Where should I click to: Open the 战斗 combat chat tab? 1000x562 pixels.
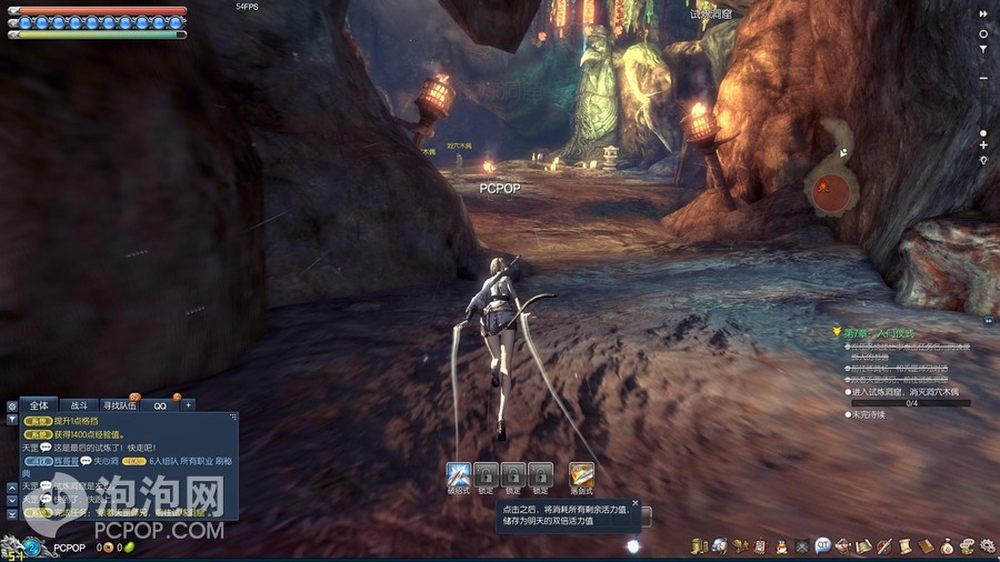[78, 405]
